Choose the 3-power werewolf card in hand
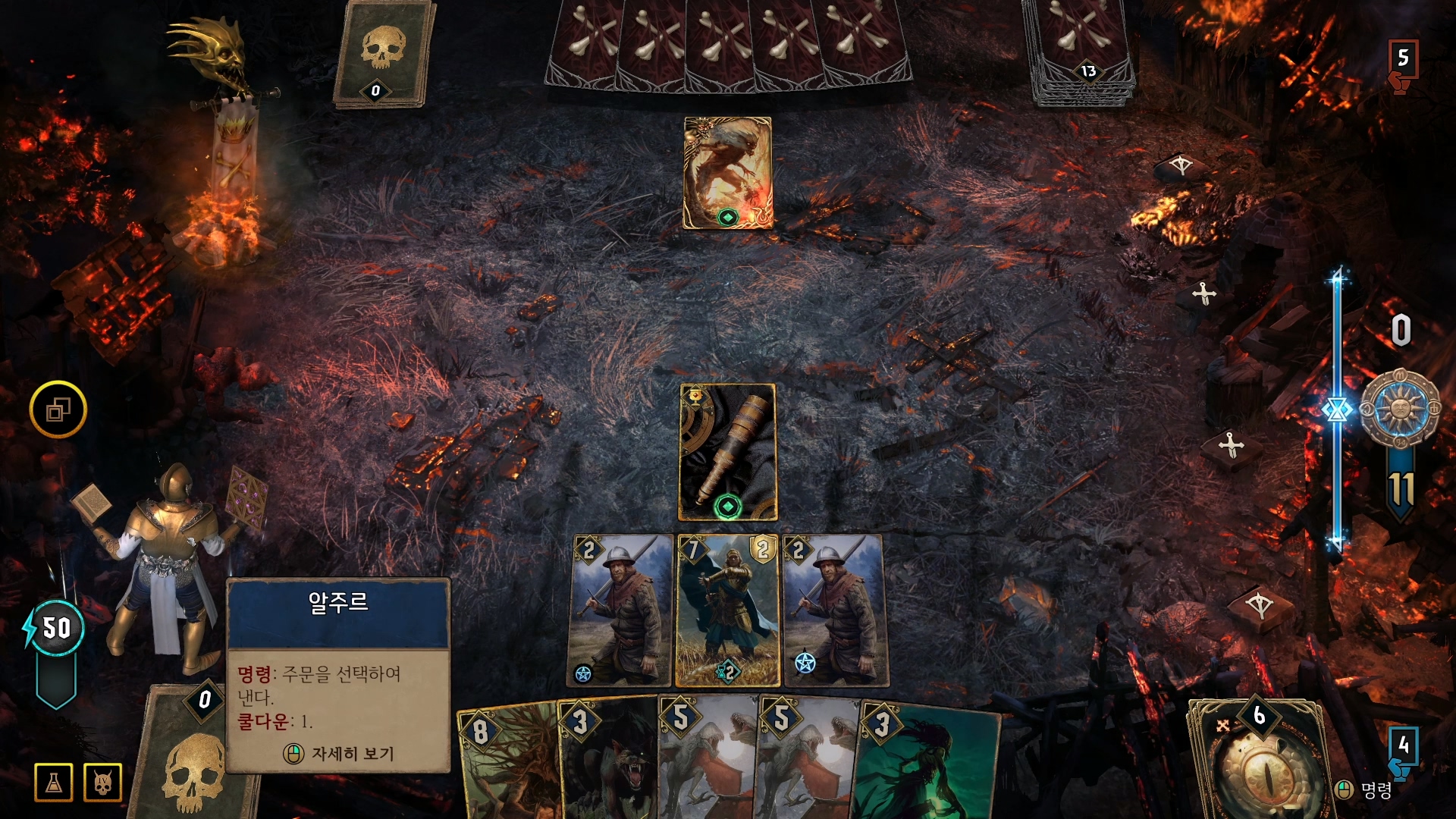 (610, 762)
